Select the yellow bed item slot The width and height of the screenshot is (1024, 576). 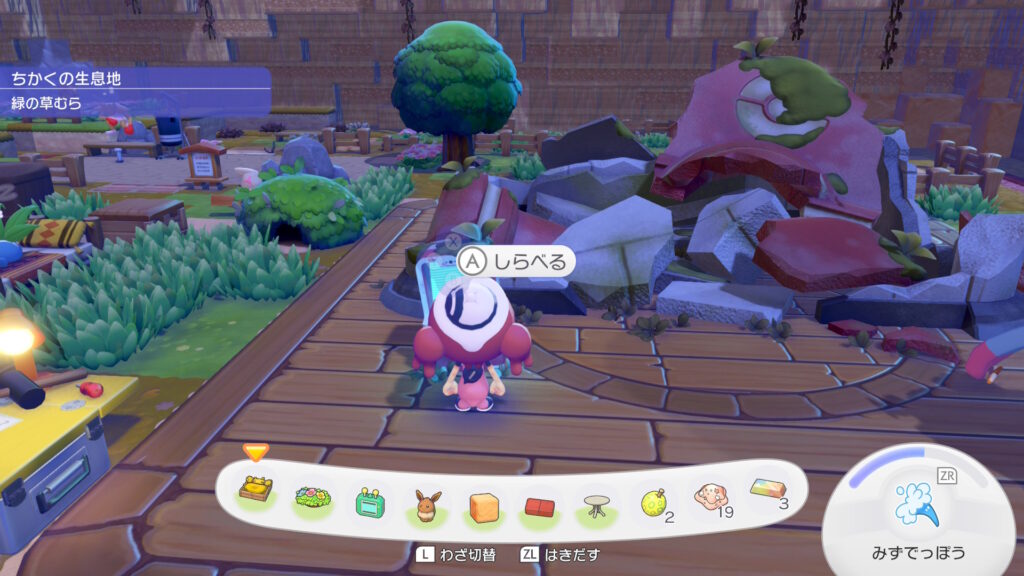pyautogui.click(x=257, y=490)
